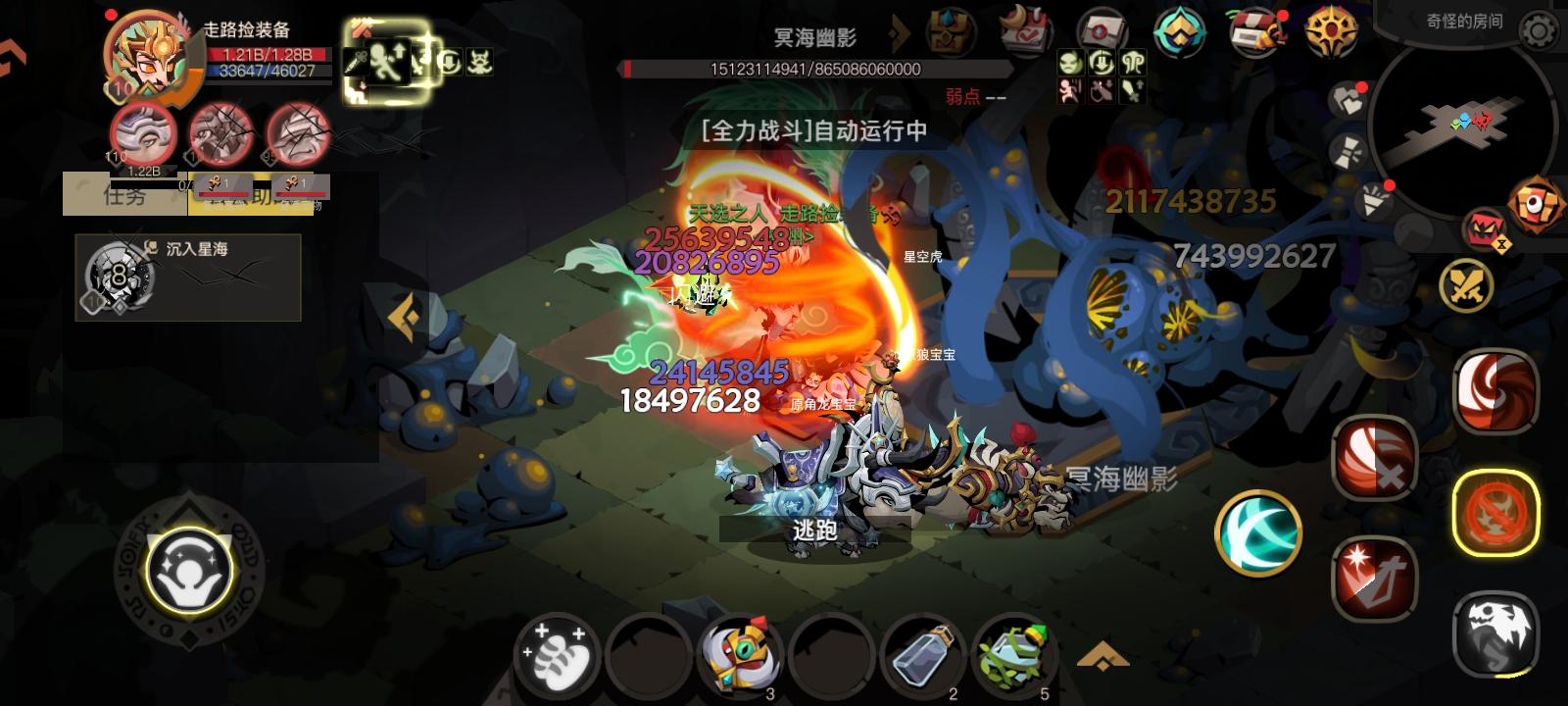The image size is (1568, 706).
Task: Switch to the 任务 tab
Action: (x=125, y=194)
